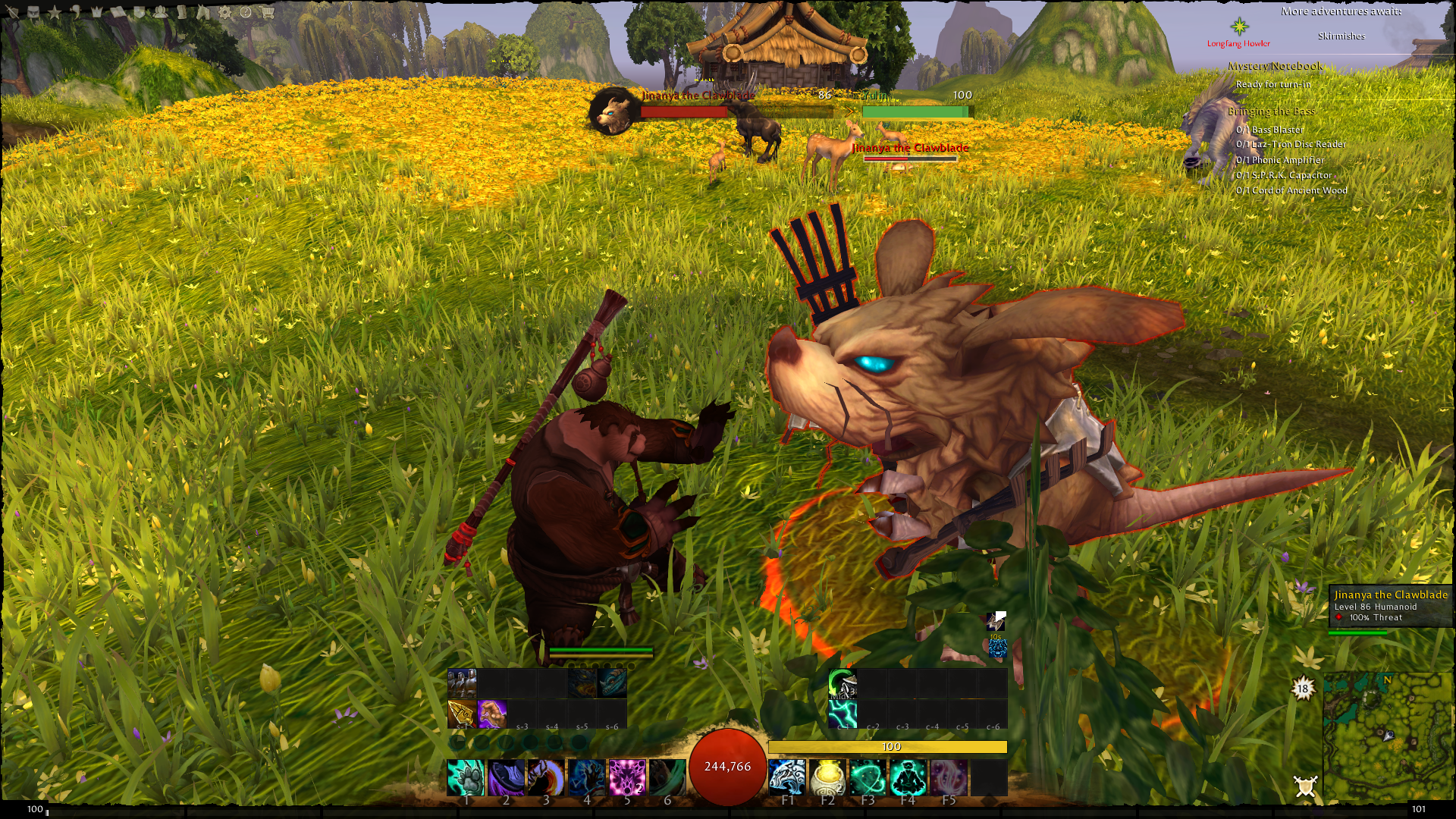Screen dimensions: 1456x819
Task: Select the Mystery Notebook quest in the tracker
Action: tap(1275, 67)
